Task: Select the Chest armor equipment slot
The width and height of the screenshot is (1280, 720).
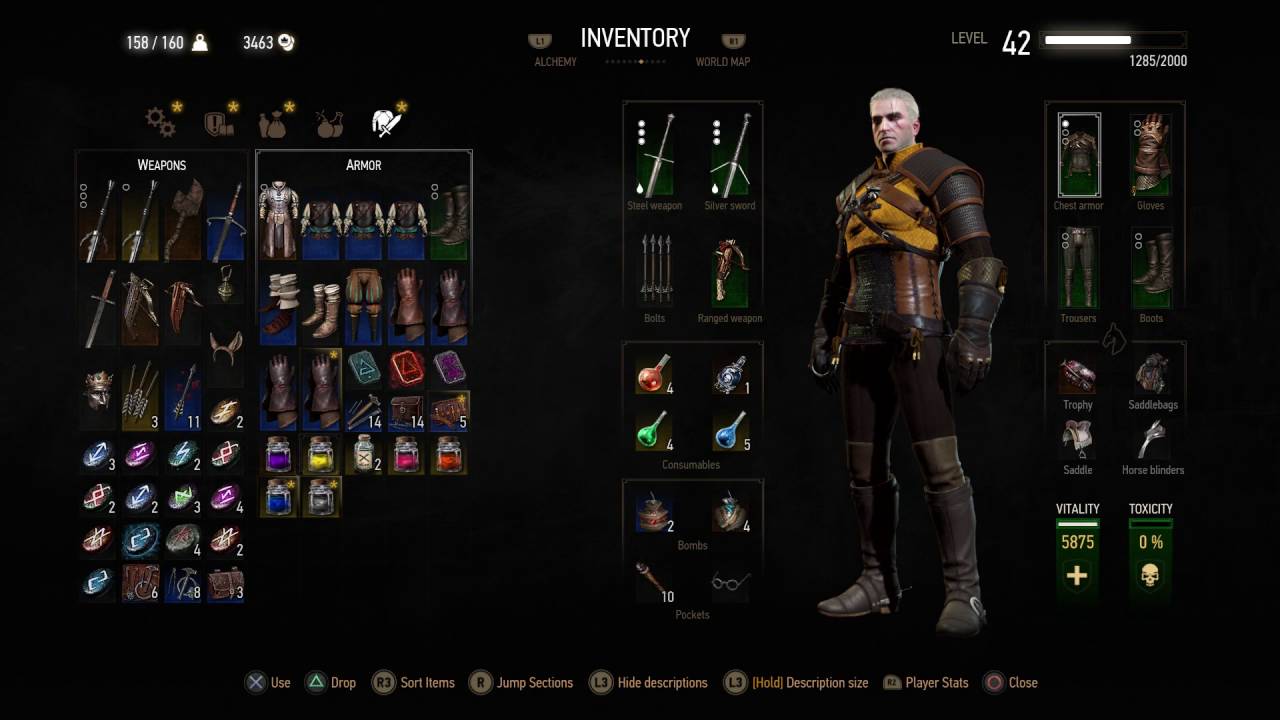Action: 1079,156
